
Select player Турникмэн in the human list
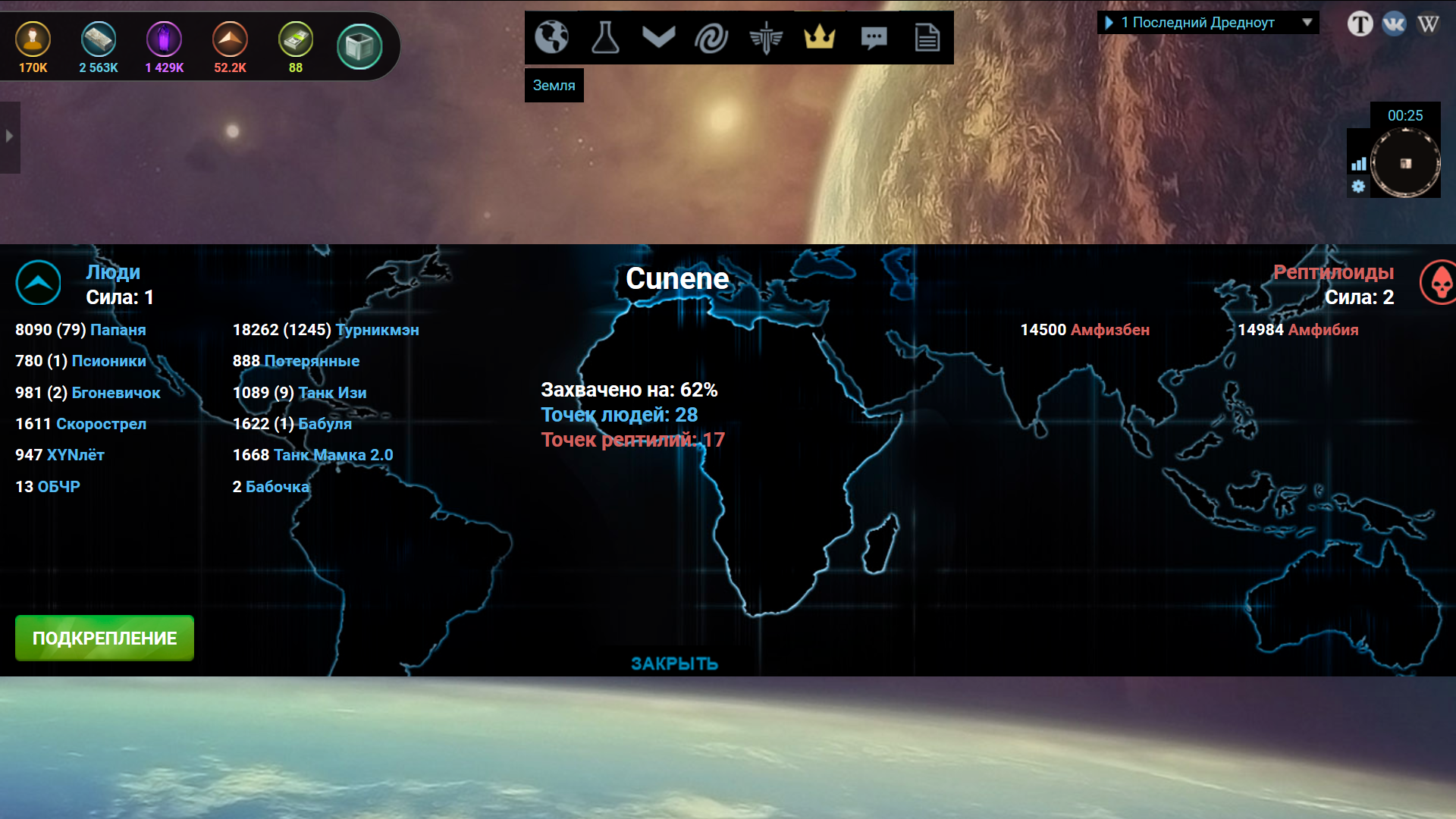tap(377, 330)
